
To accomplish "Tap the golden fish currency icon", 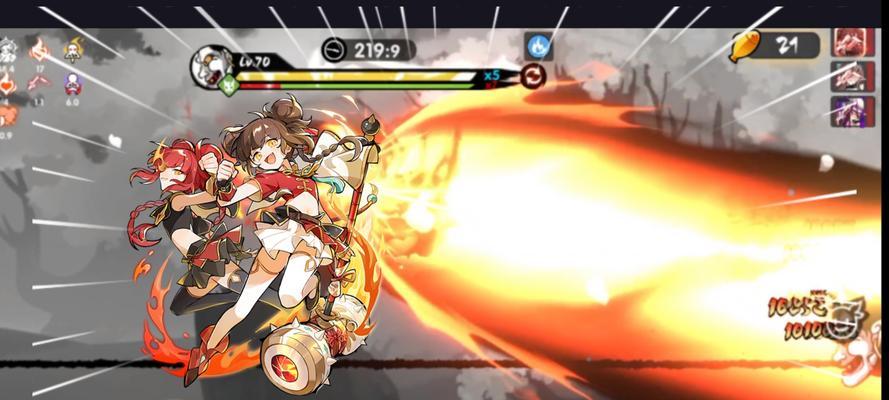I will coord(745,45).
